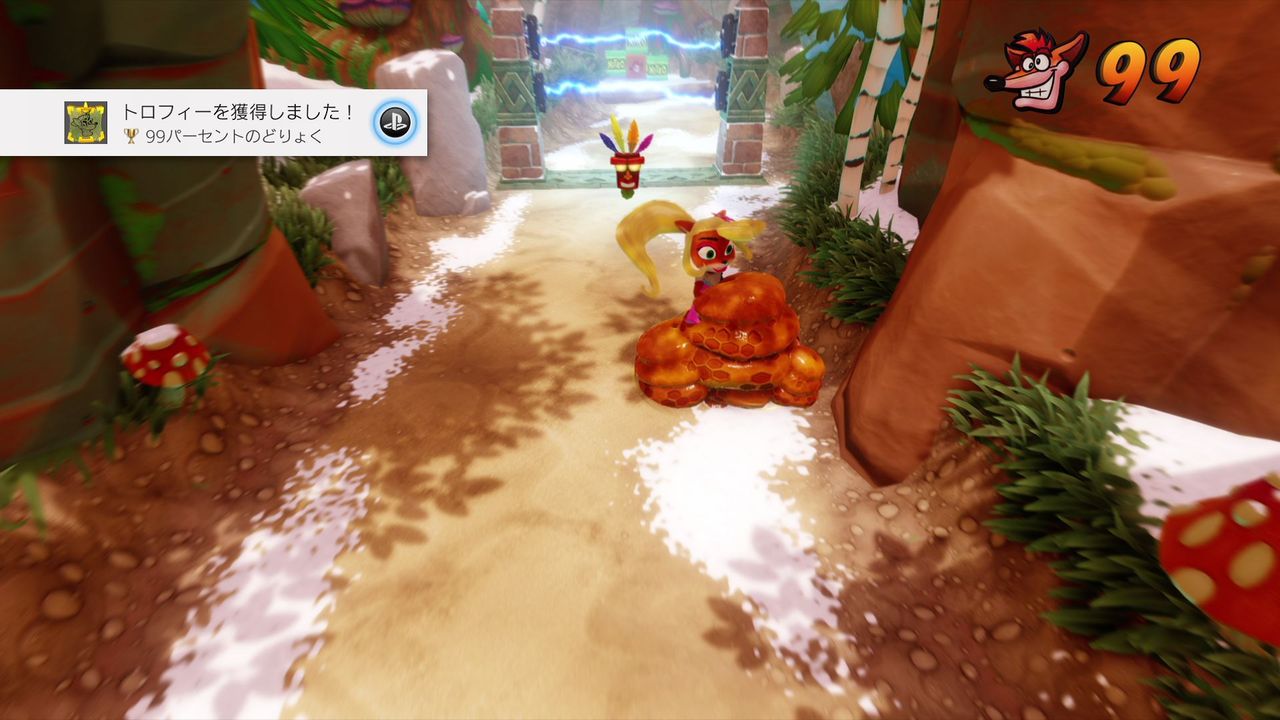Click the PlayStation logo on the notification banner

(396, 122)
